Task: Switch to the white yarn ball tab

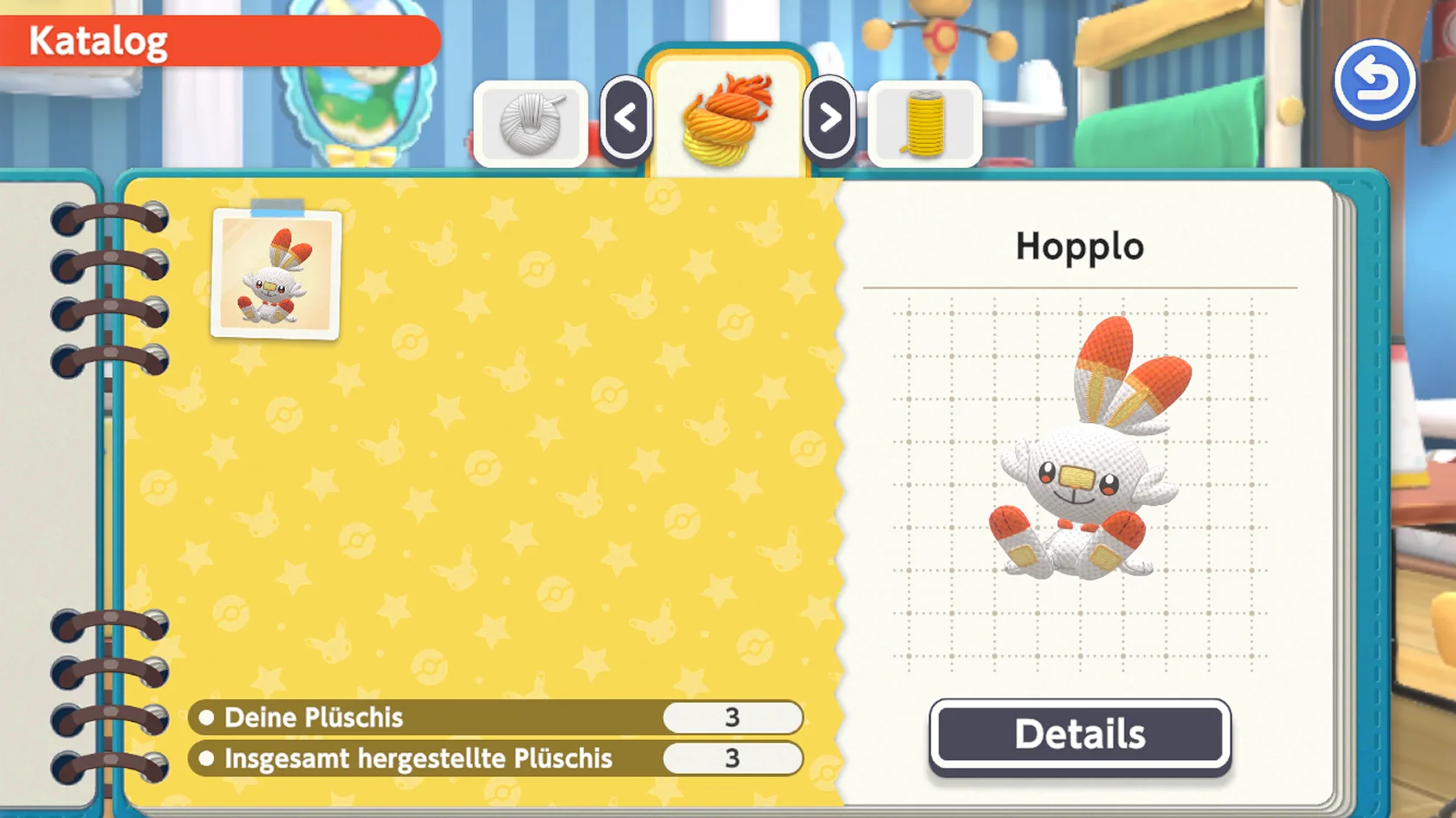Action: pos(531,124)
